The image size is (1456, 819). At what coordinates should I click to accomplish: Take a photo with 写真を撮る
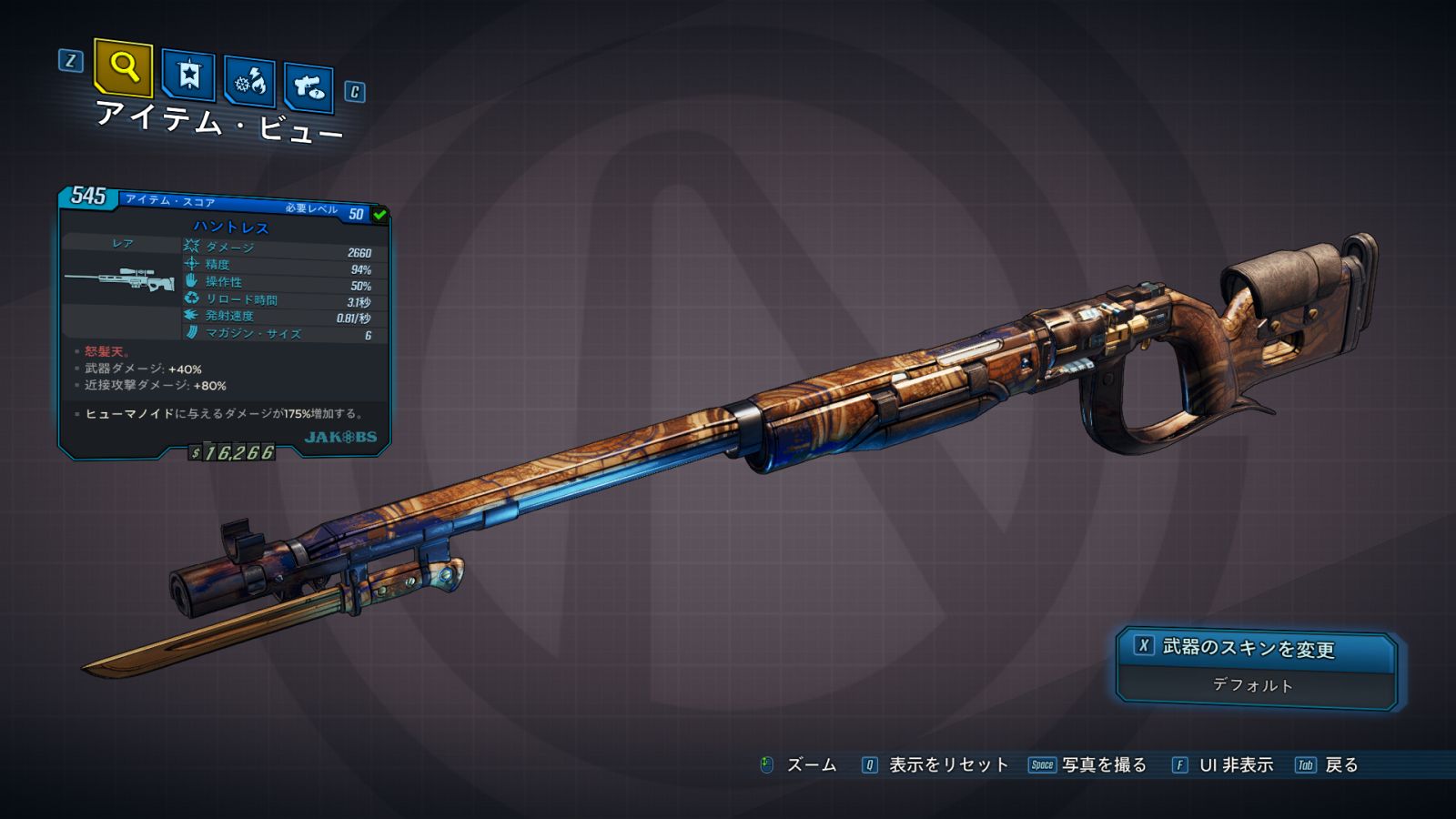coord(1103,765)
